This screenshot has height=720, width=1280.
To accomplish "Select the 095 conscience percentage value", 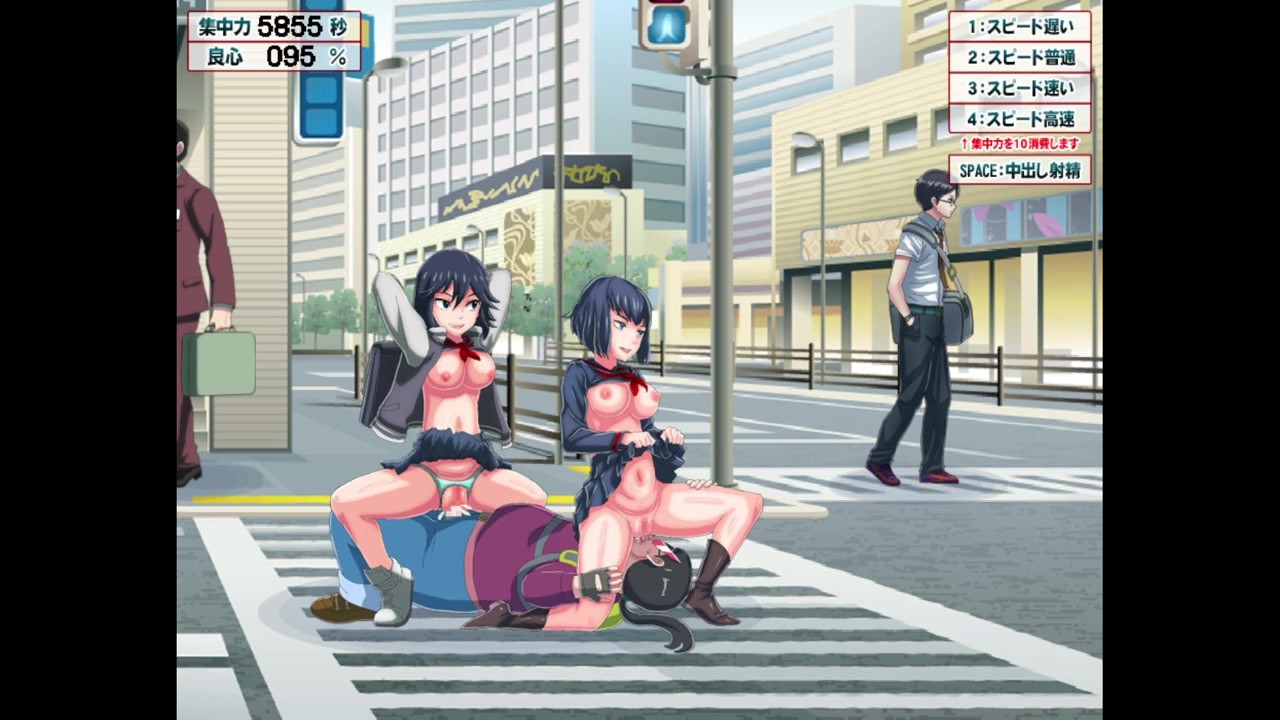I will [x=289, y=56].
